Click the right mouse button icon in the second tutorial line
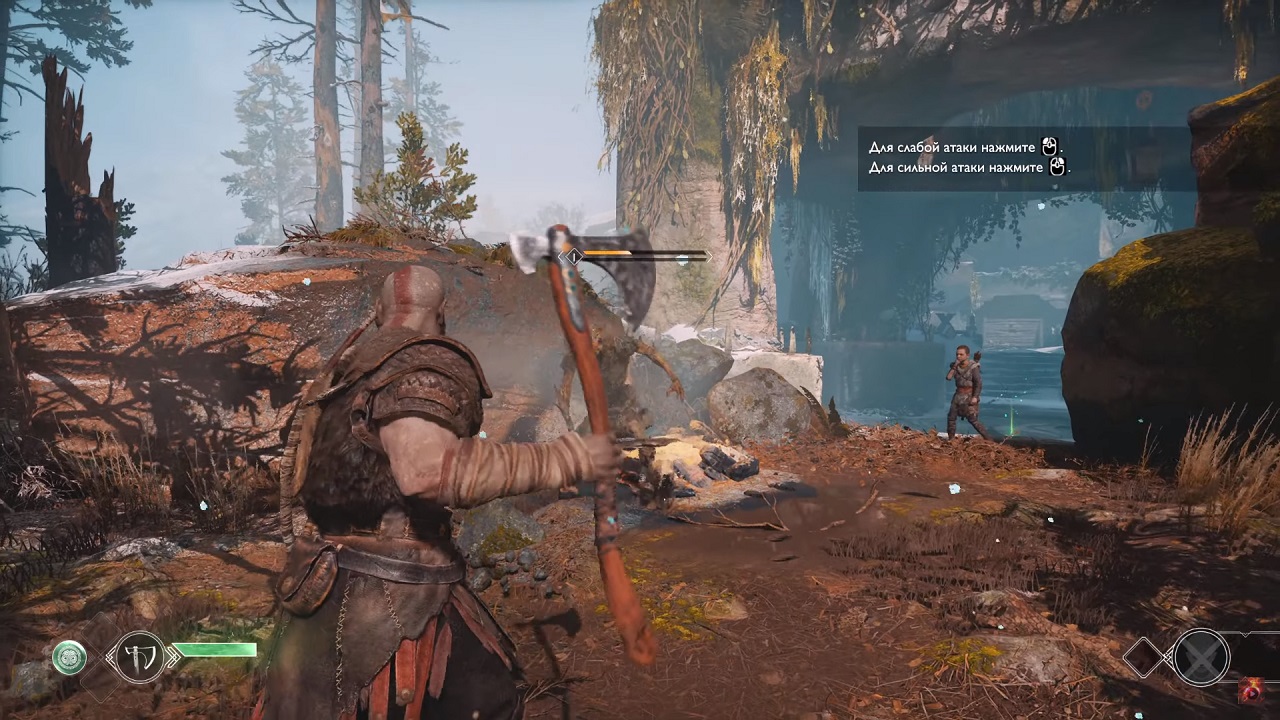The width and height of the screenshot is (1280, 720). 1057,168
